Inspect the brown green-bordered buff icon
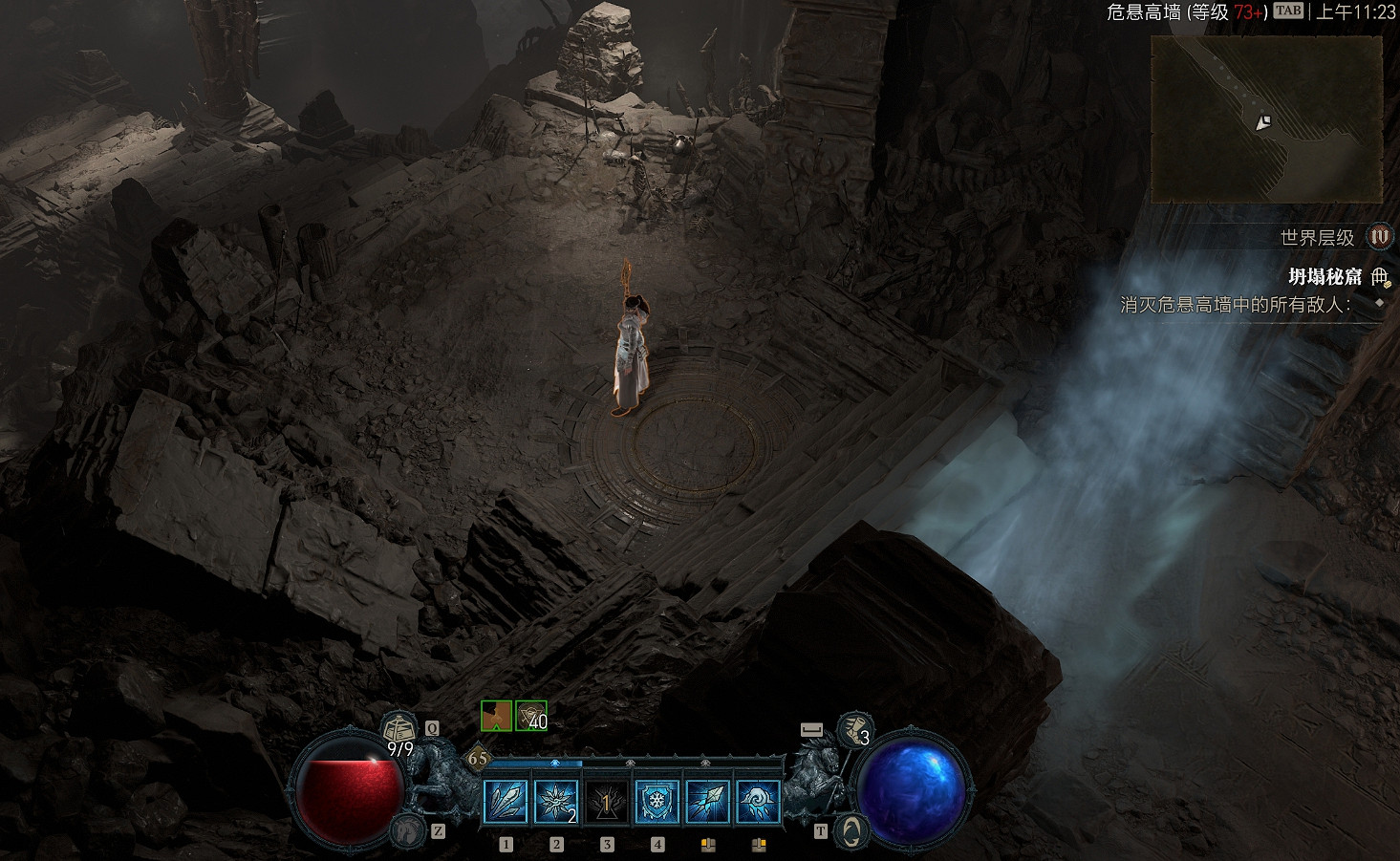The image size is (1400, 861). (496, 716)
